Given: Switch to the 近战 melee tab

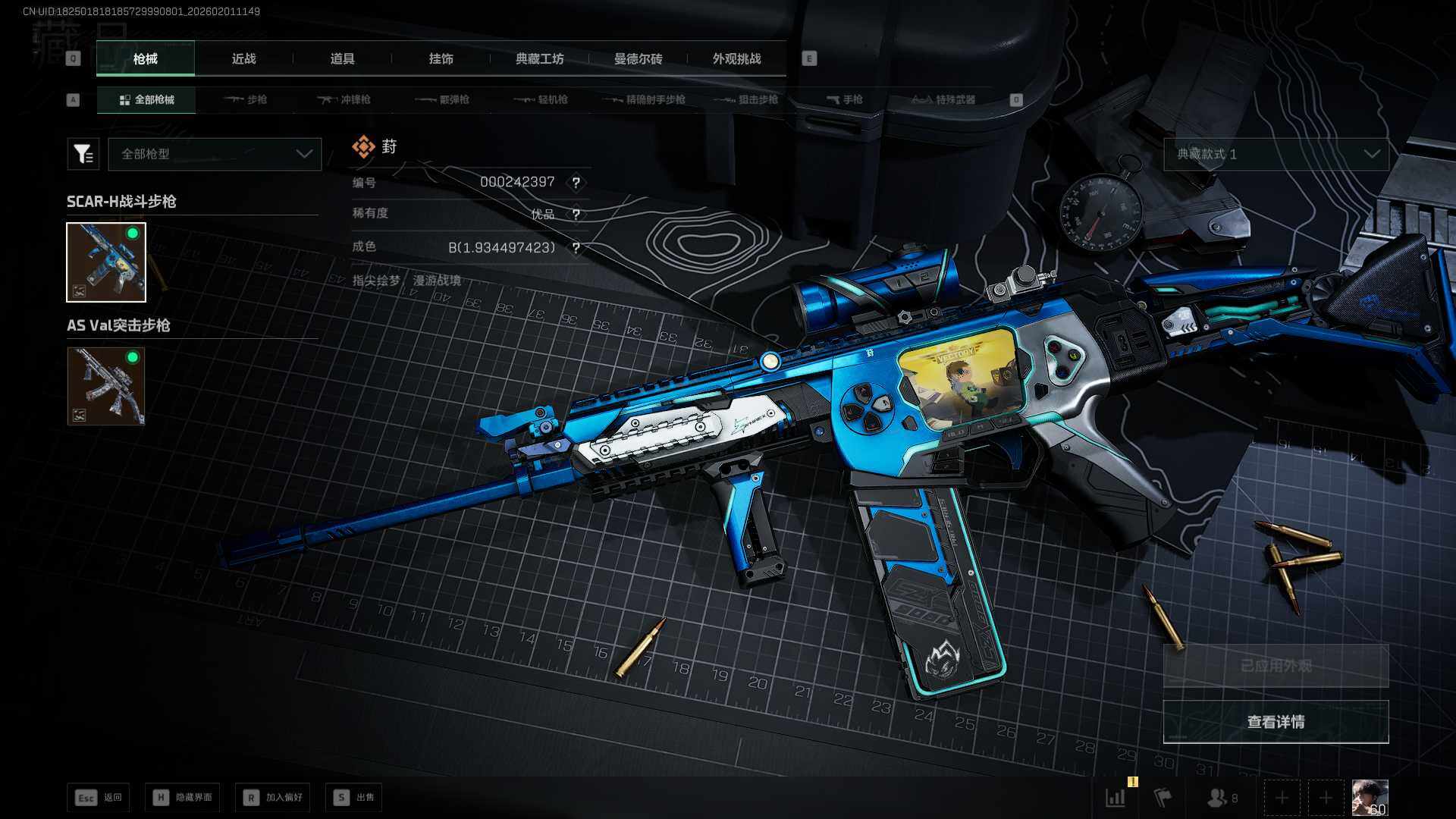Looking at the screenshot, I should point(243,59).
